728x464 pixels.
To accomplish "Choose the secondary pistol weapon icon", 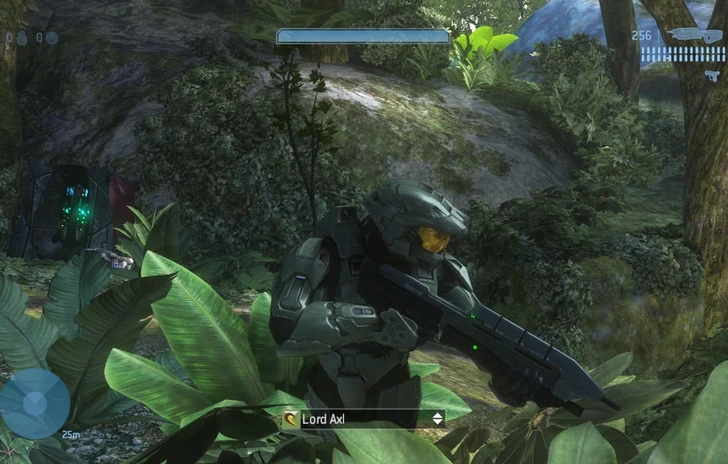I will 711,75.
